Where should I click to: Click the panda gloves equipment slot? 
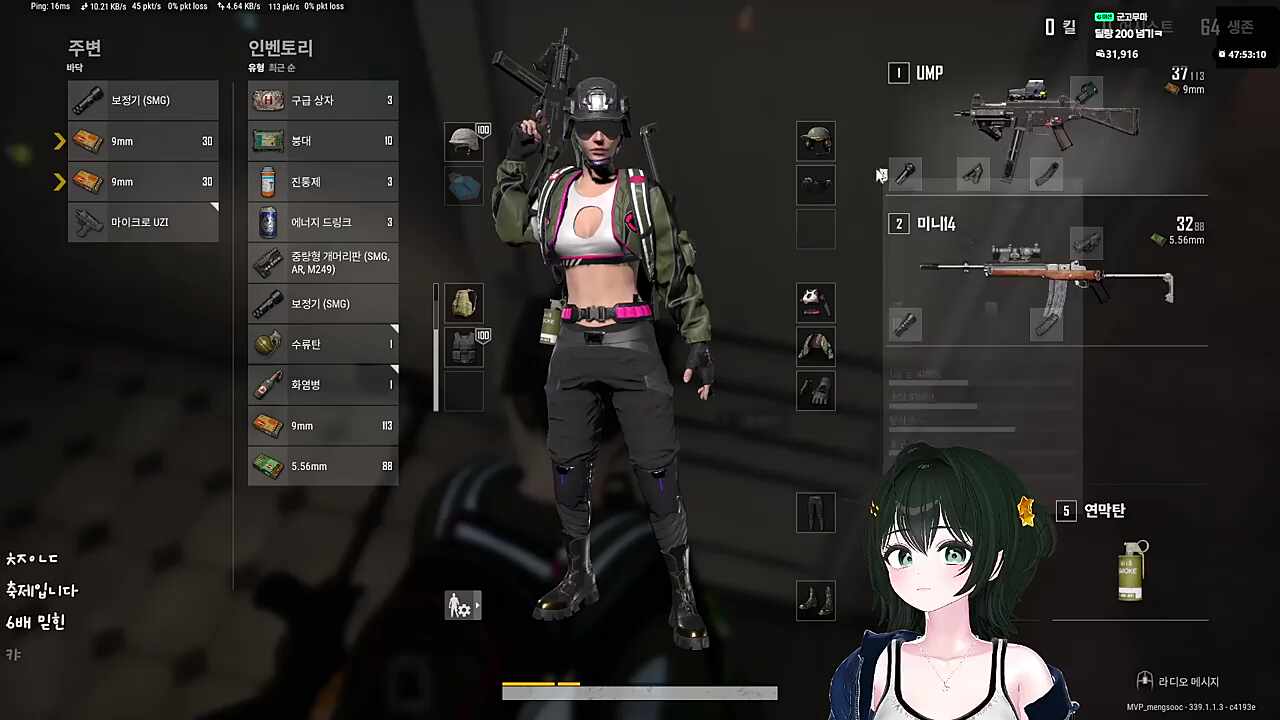(x=815, y=303)
